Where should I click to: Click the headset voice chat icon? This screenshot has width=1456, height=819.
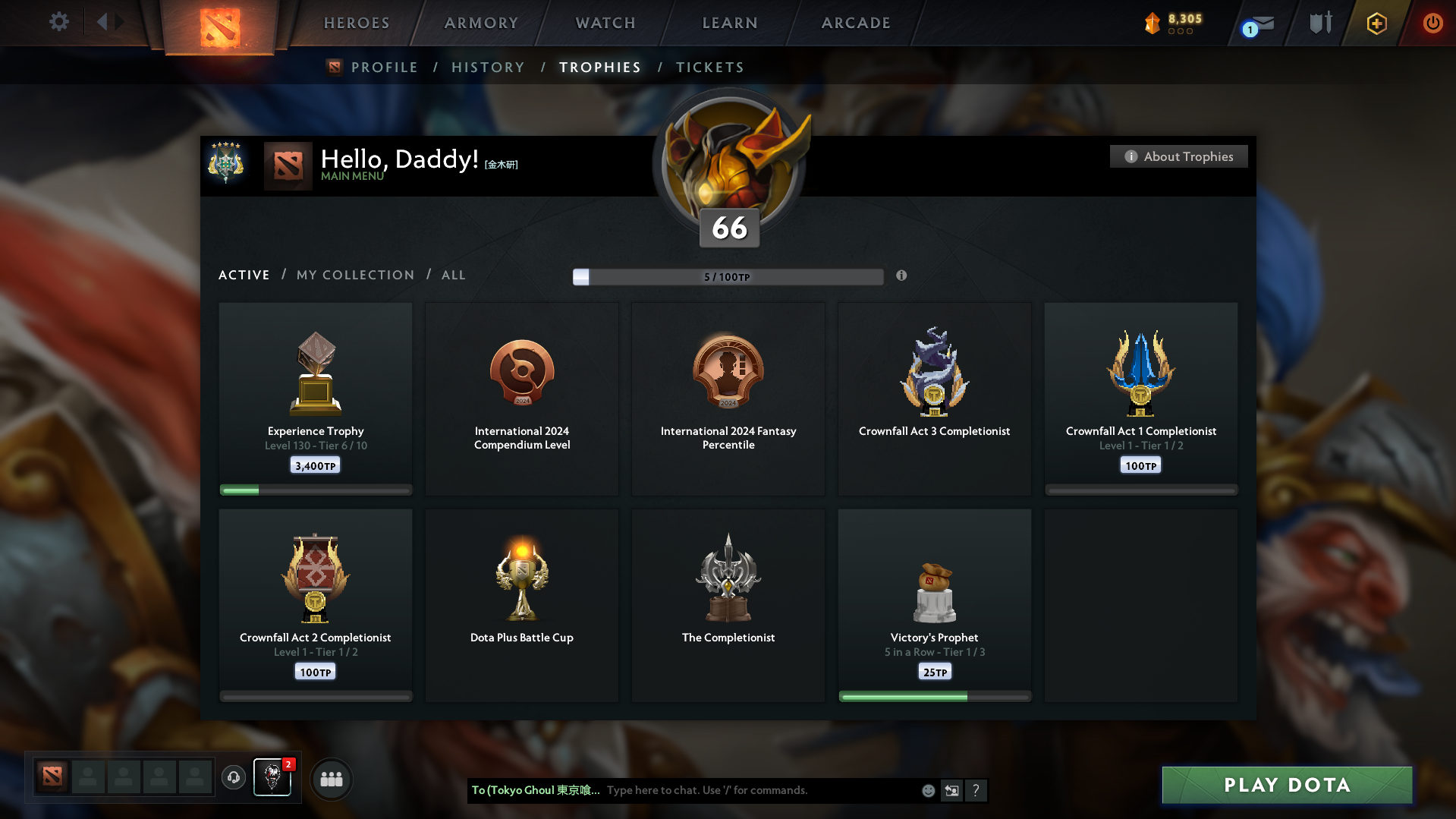233,778
